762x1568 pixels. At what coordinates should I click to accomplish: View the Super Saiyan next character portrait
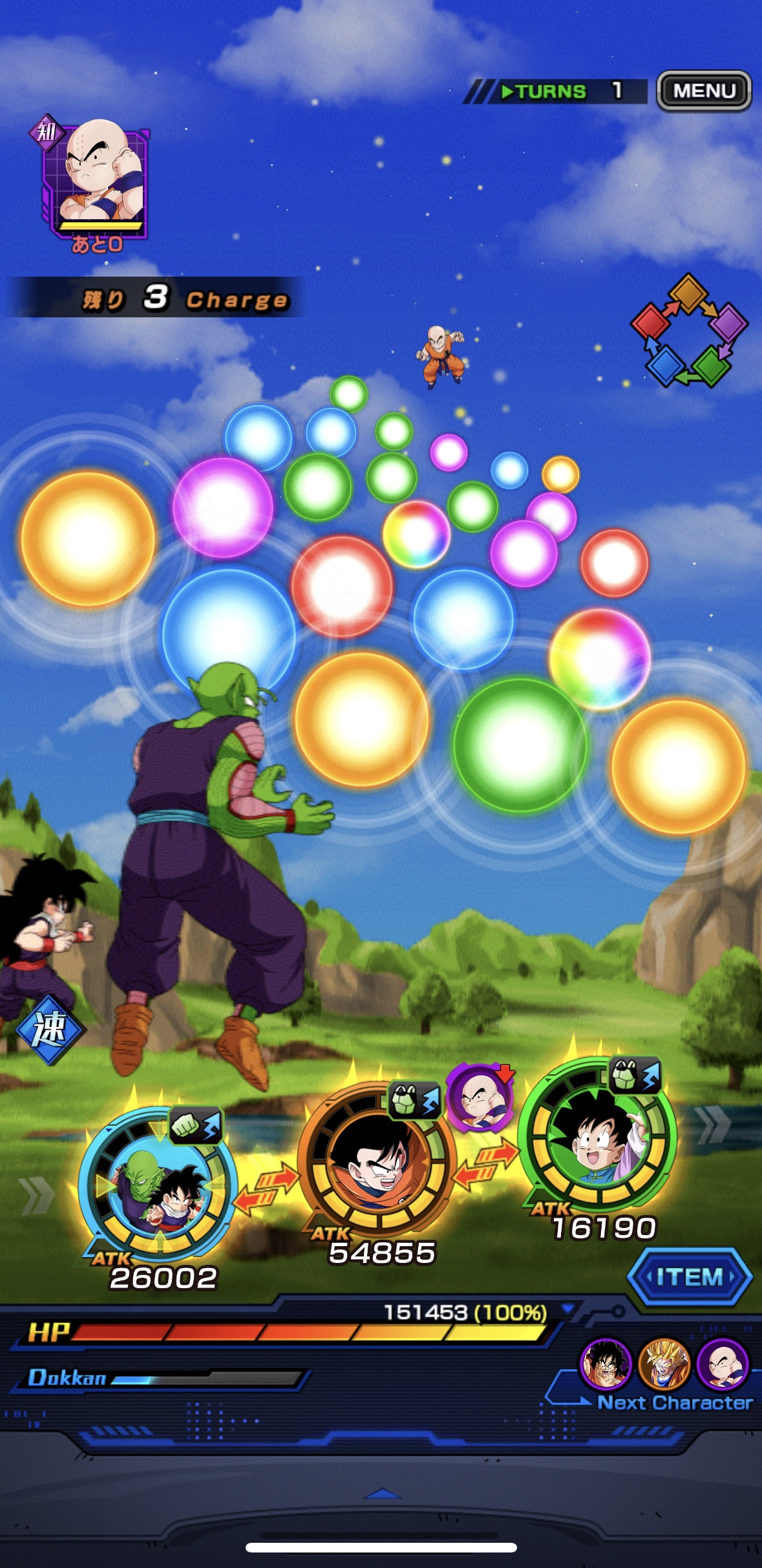664,1364
